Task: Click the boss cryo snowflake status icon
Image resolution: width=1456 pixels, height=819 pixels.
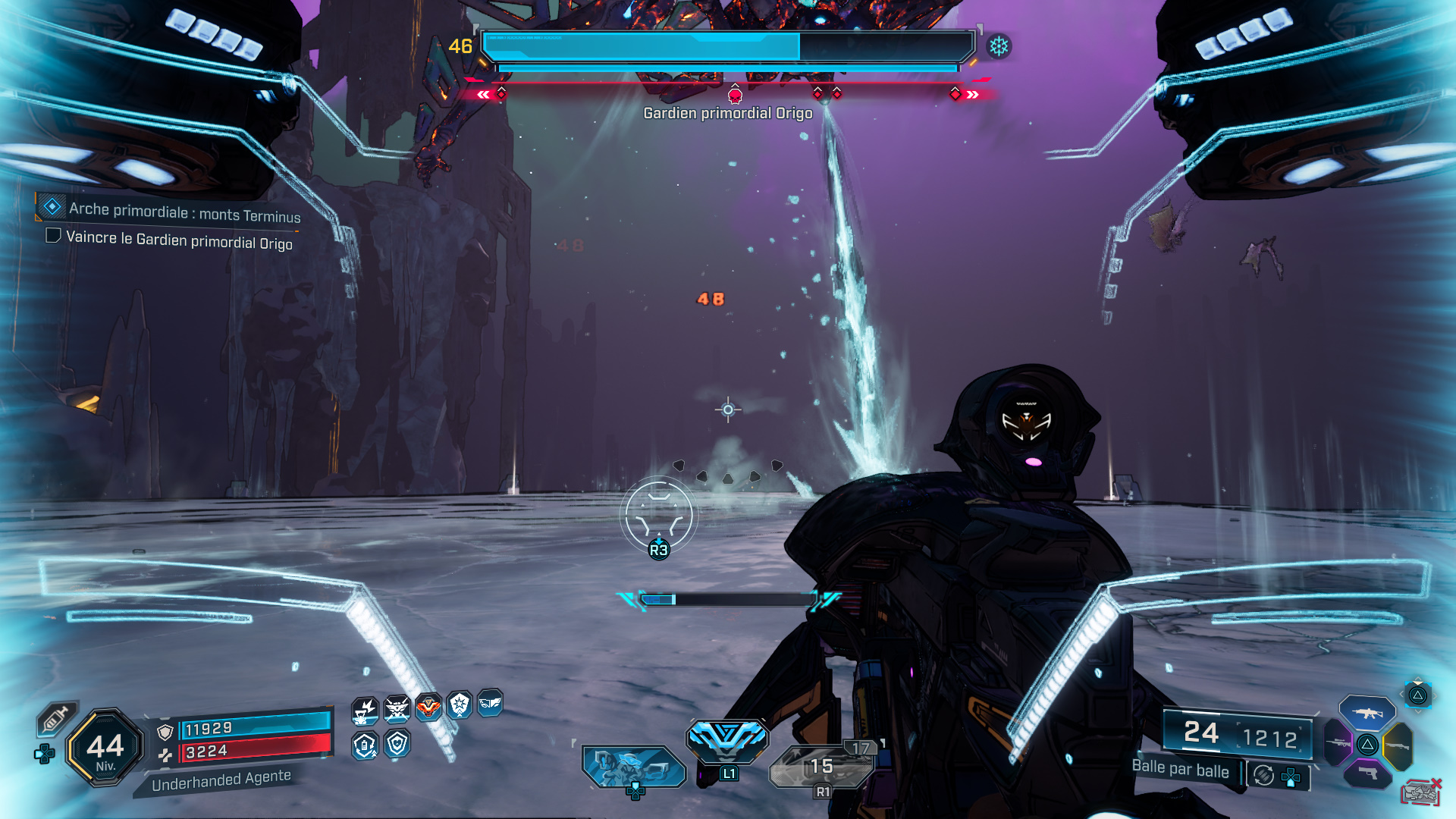Action: (999, 46)
